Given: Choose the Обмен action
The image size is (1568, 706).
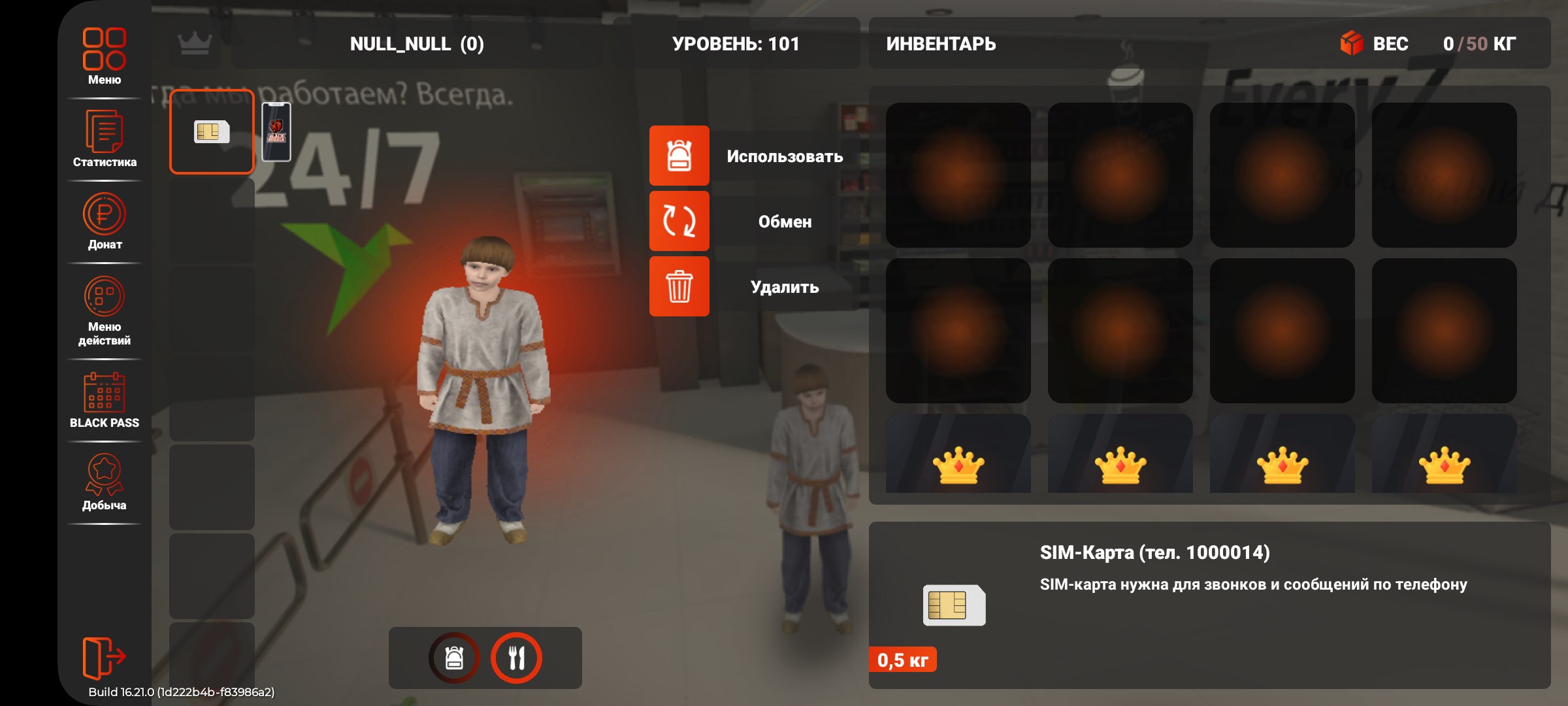Looking at the screenshot, I should coord(751,222).
